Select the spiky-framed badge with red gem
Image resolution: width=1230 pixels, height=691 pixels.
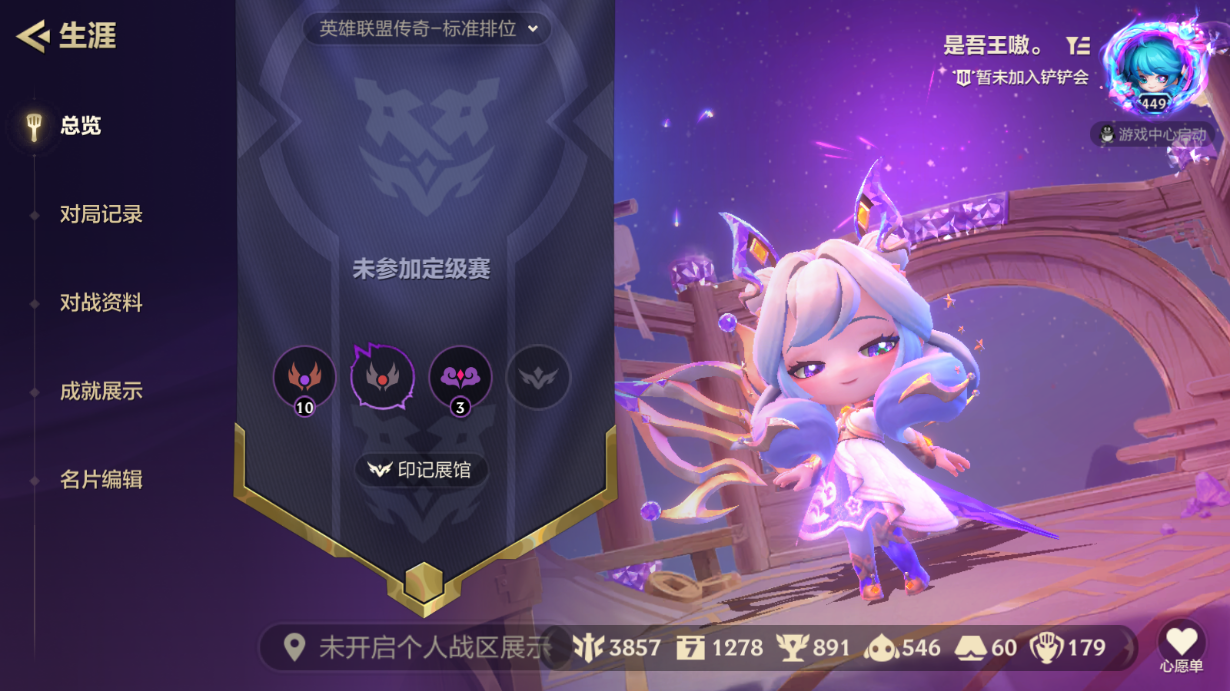point(382,377)
